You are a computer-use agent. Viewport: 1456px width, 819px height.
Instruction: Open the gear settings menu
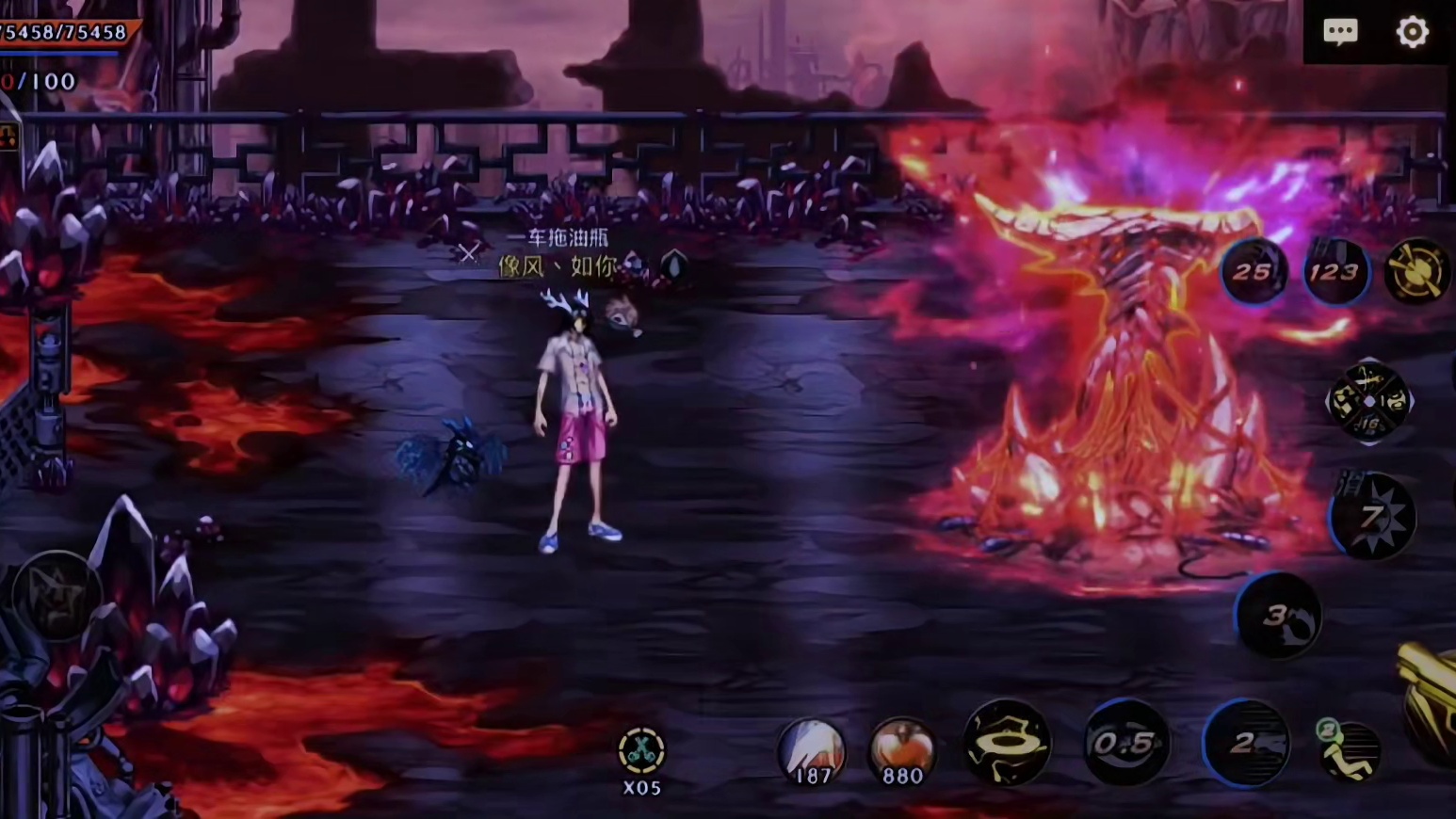pyautogui.click(x=1412, y=32)
